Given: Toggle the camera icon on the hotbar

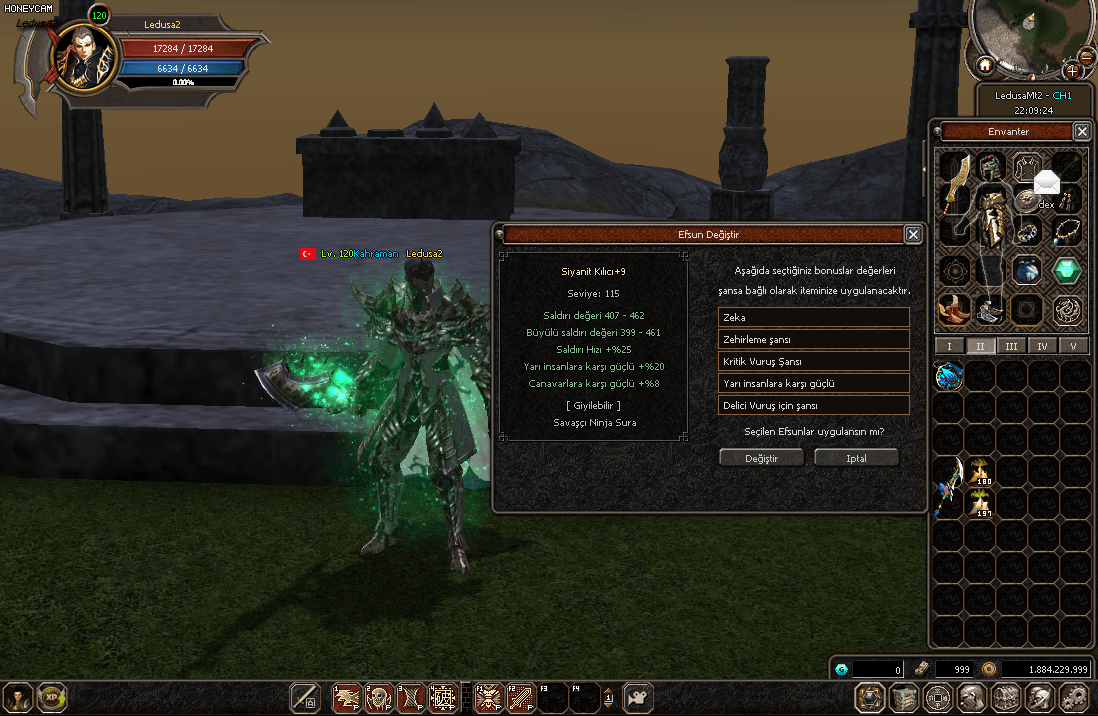Looking at the screenshot, I should (638, 697).
